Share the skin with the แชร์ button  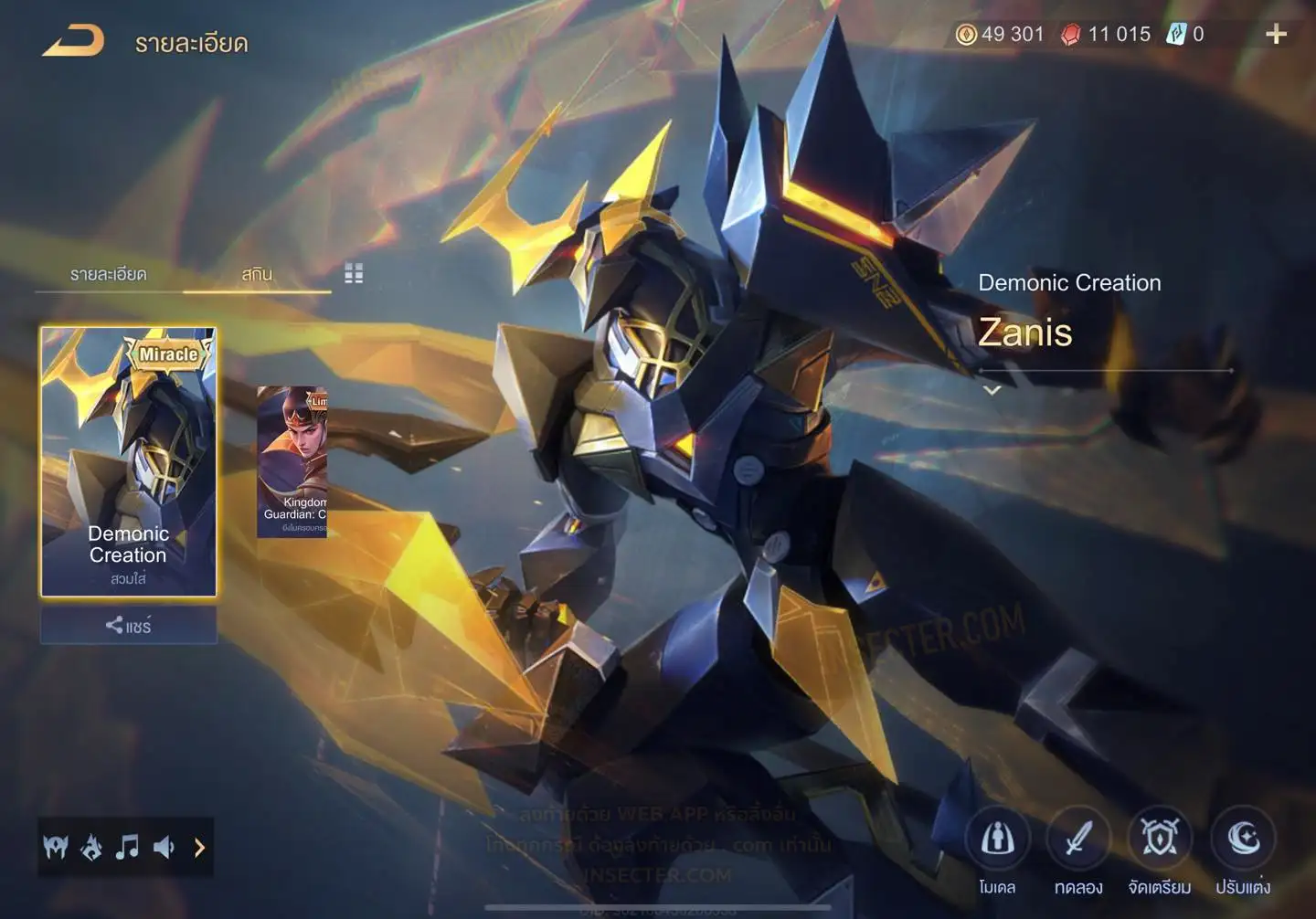pyautogui.click(x=129, y=626)
